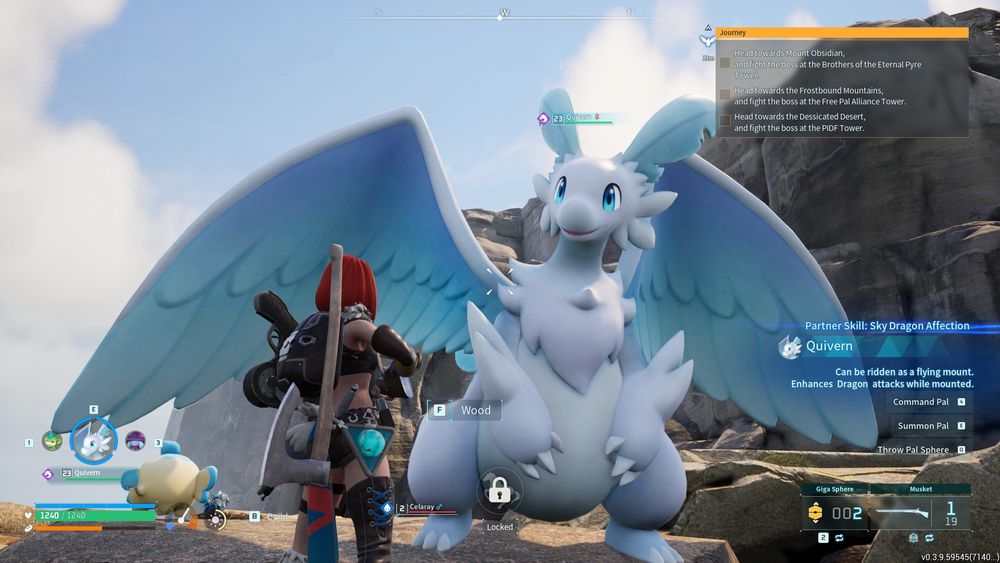Click the compass bar at top
The height and width of the screenshot is (563, 1000).
(x=504, y=14)
